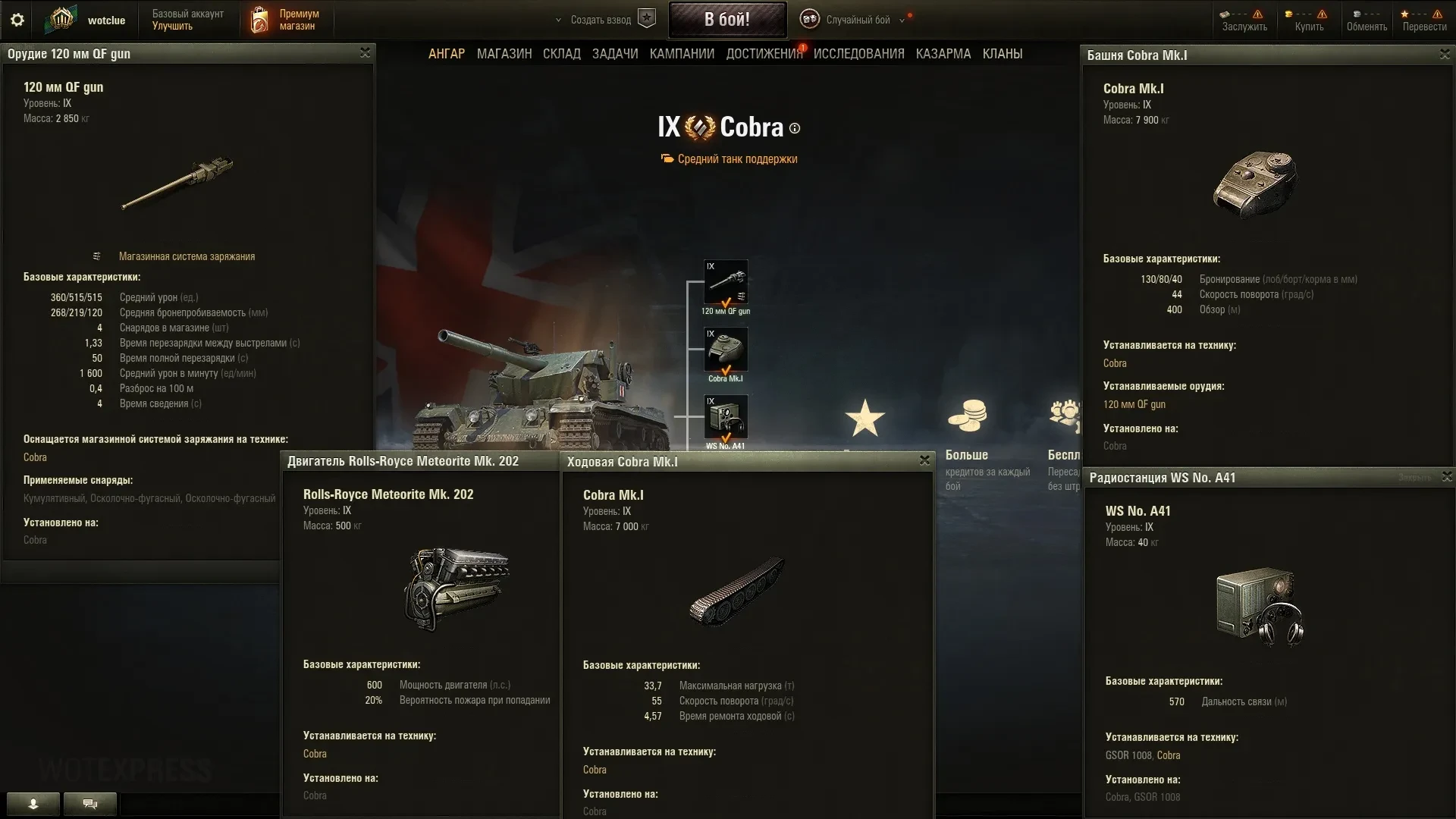Close the Радиостанция WS No. A41 panel

coord(1447,477)
